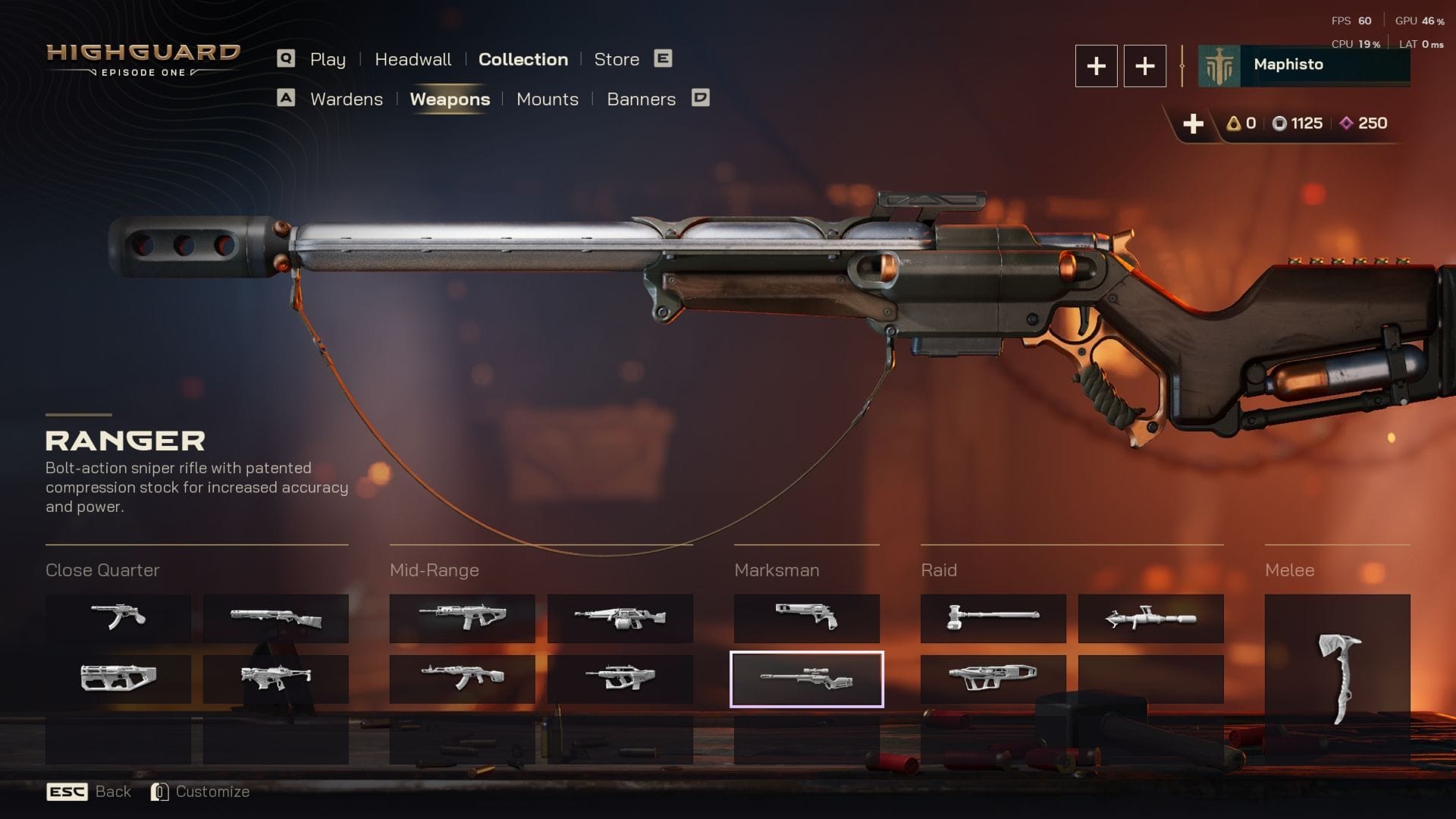Click the purple gem currency counter showing 250
This screenshot has height=819, width=1456.
1360,123
